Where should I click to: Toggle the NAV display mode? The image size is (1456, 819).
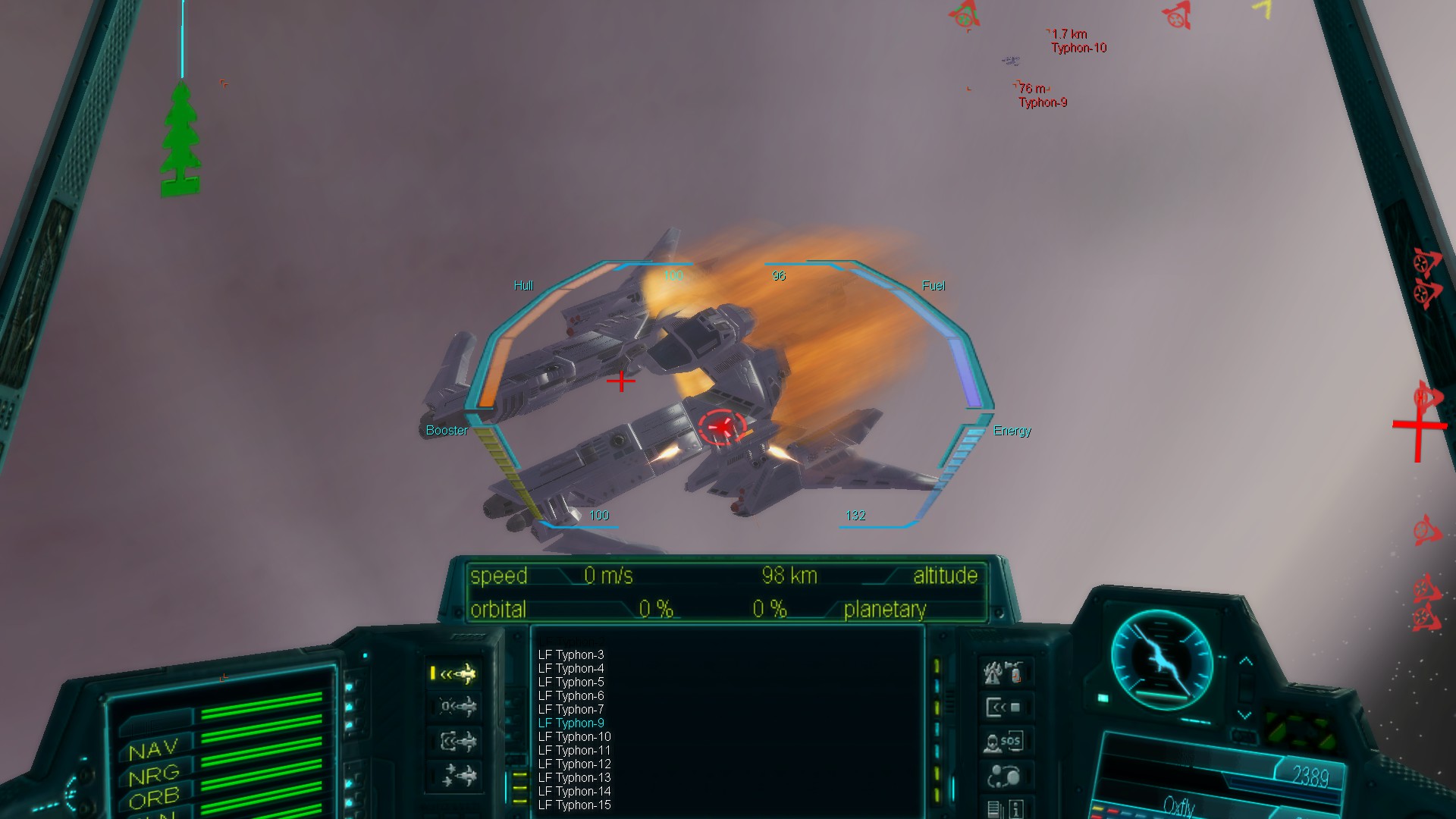(152, 749)
